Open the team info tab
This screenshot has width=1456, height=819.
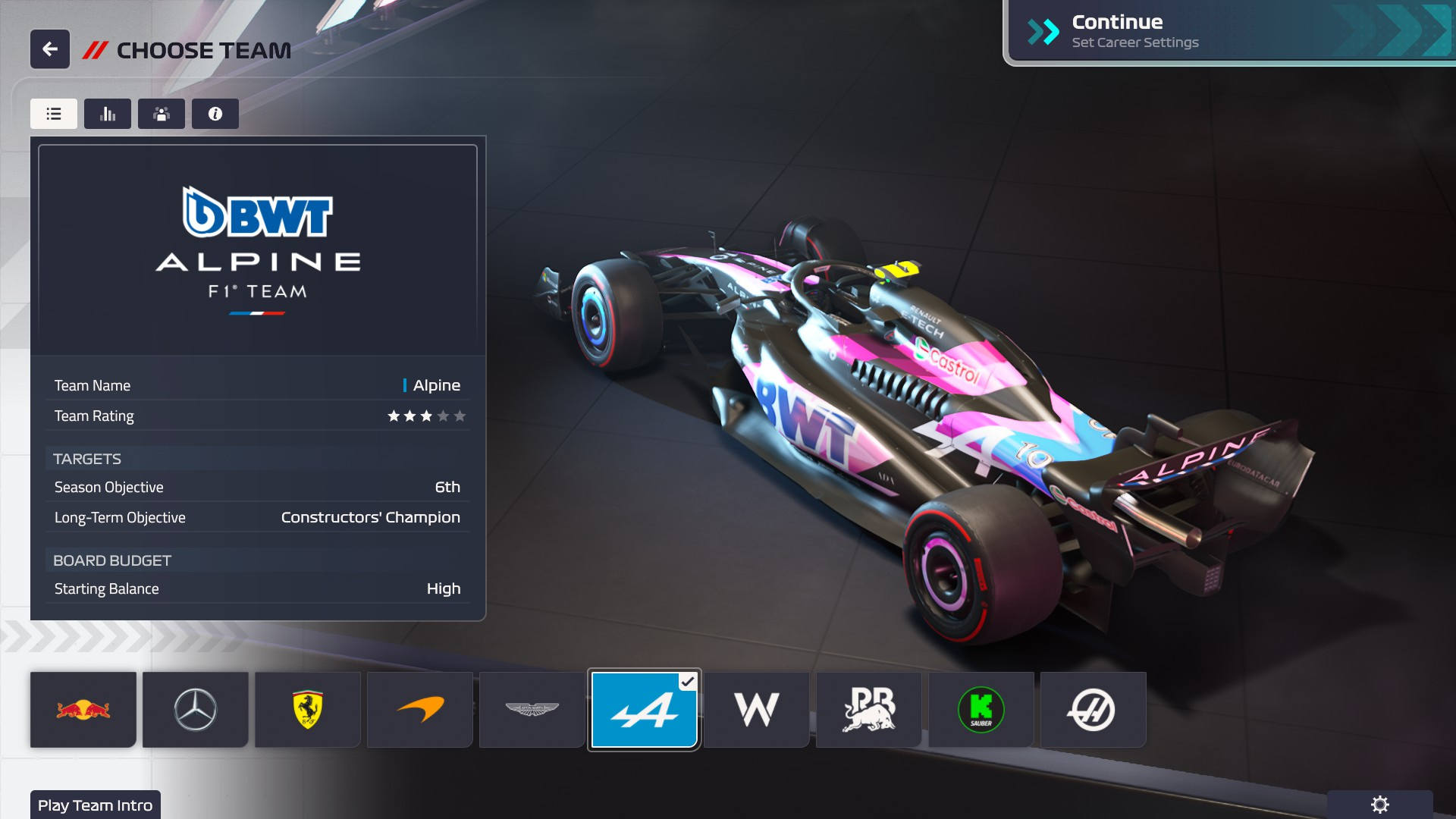pos(215,114)
